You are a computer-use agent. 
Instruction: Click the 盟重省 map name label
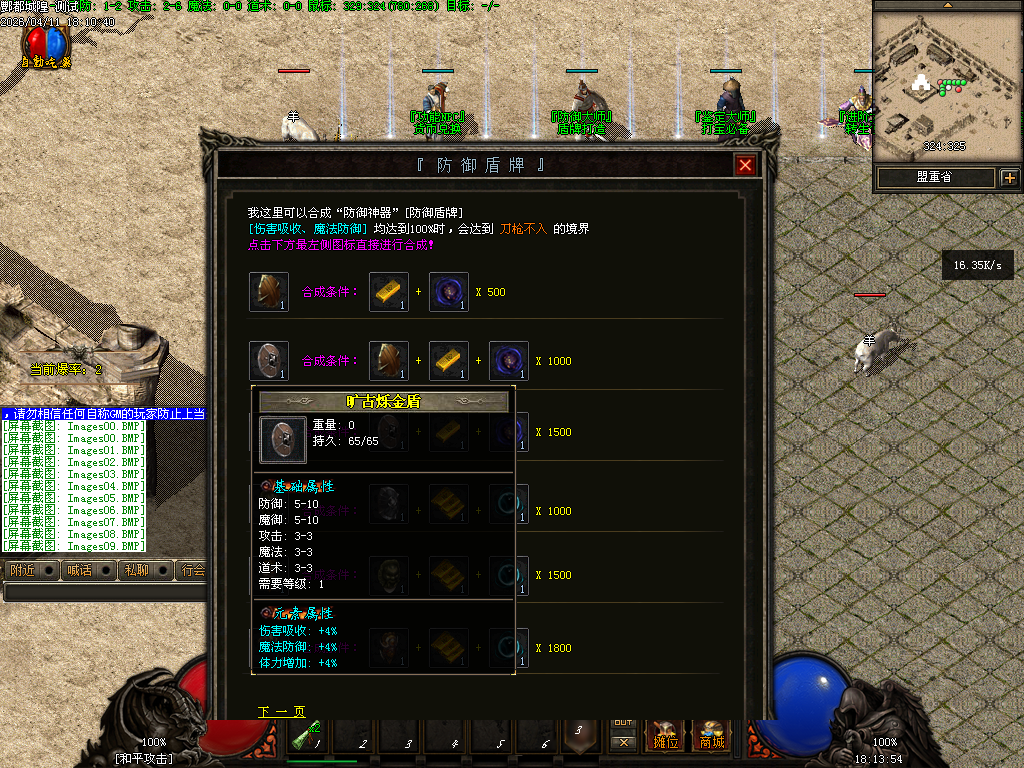[935, 178]
